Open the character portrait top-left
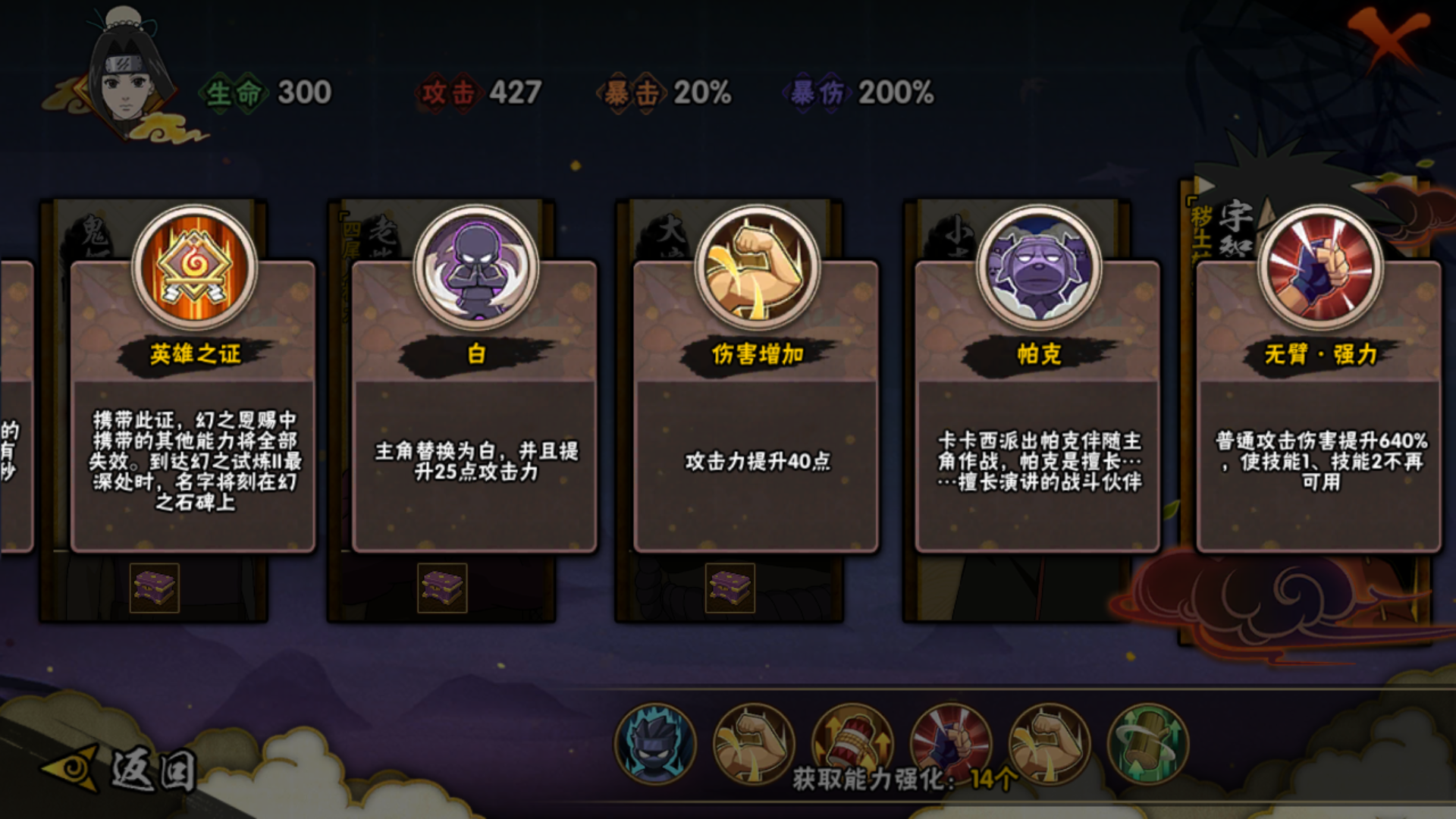Screen dimensions: 1456x819 (x=127, y=76)
